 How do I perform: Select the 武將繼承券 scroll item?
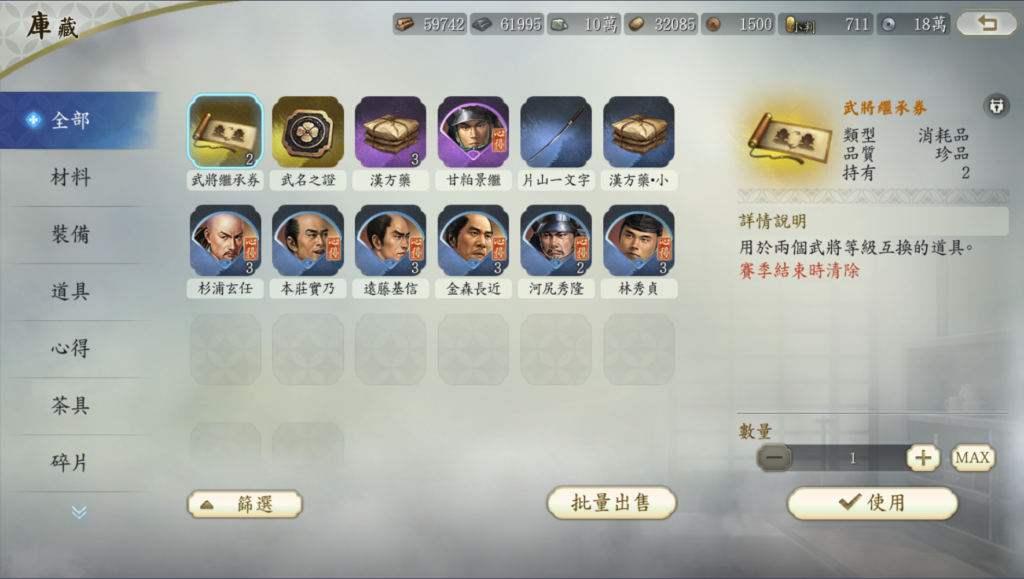[225, 131]
